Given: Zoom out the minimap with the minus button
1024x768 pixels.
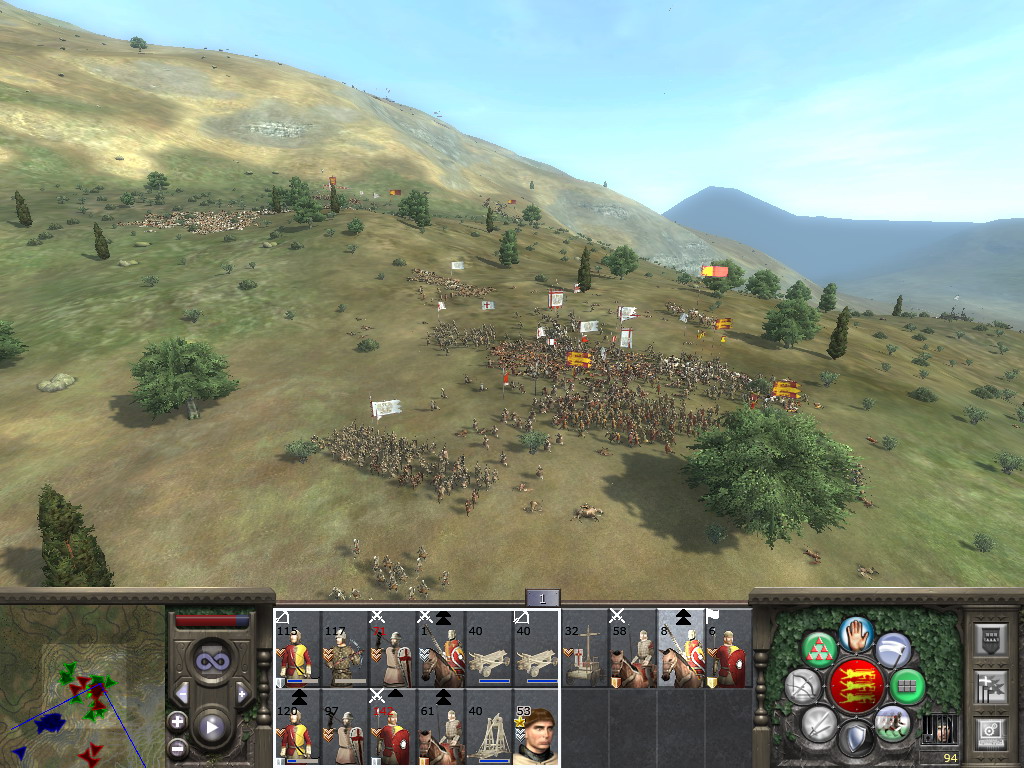Looking at the screenshot, I should pos(177,746).
